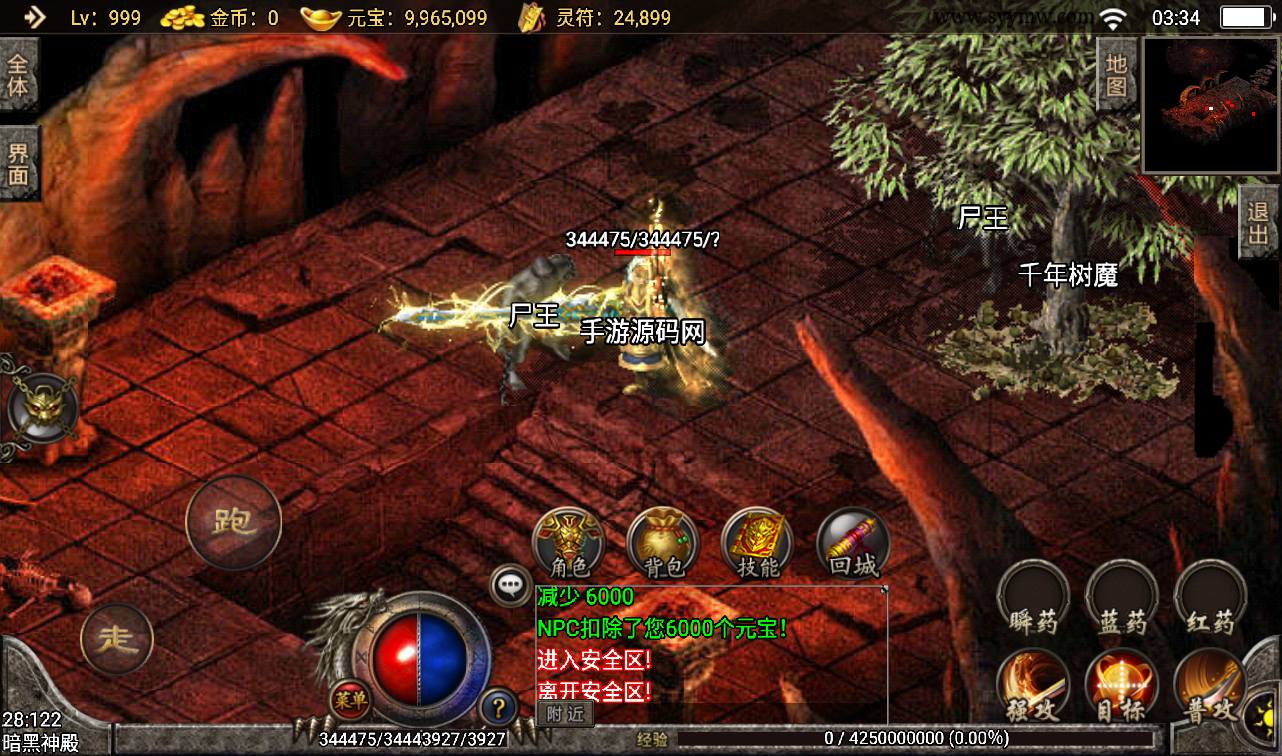Viewport: 1282px width, 756px height.
Task: Open the 技能 skills book
Action: click(757, 543)
